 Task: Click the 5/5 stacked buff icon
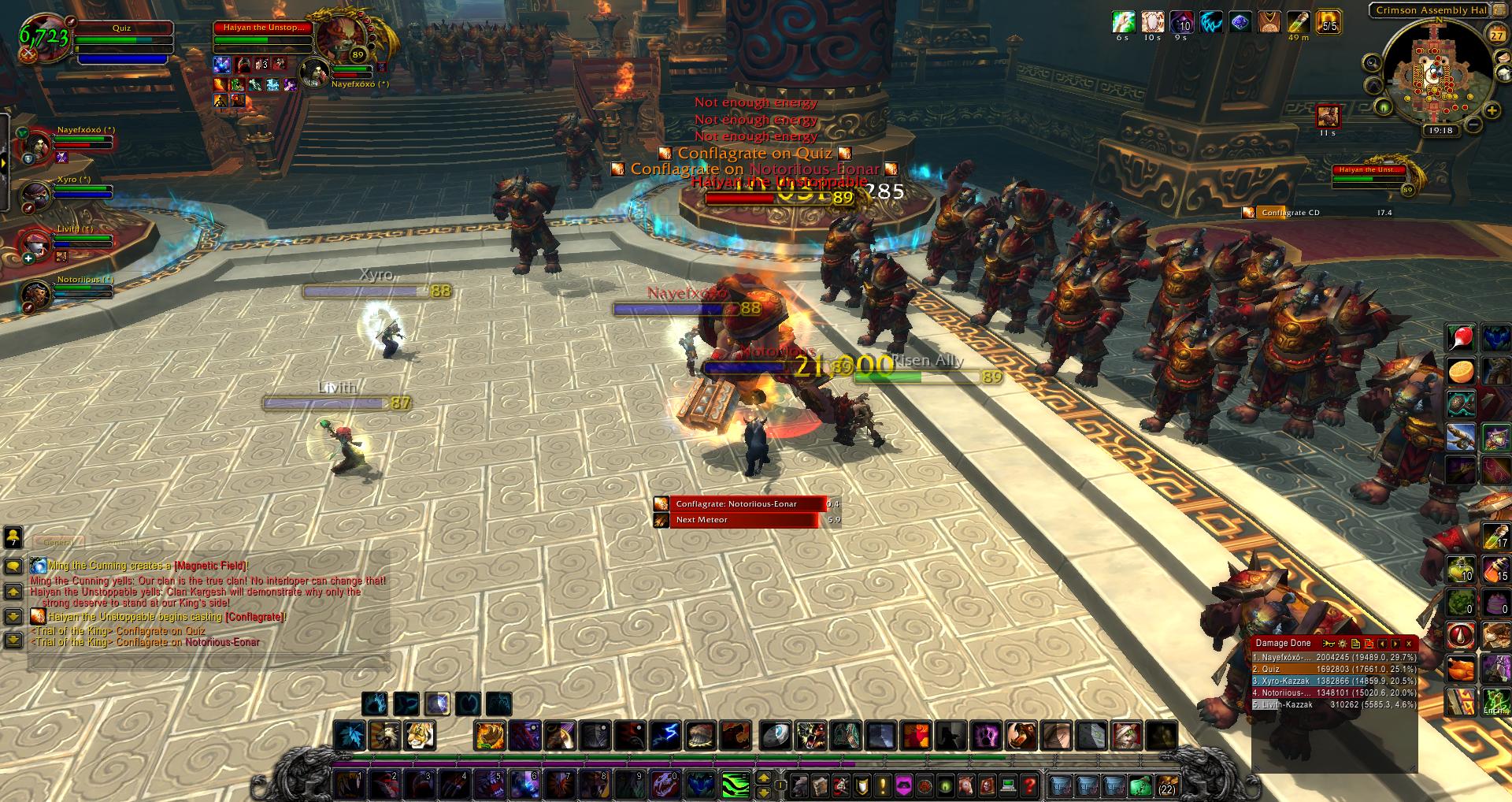[x=1329, y=22]
